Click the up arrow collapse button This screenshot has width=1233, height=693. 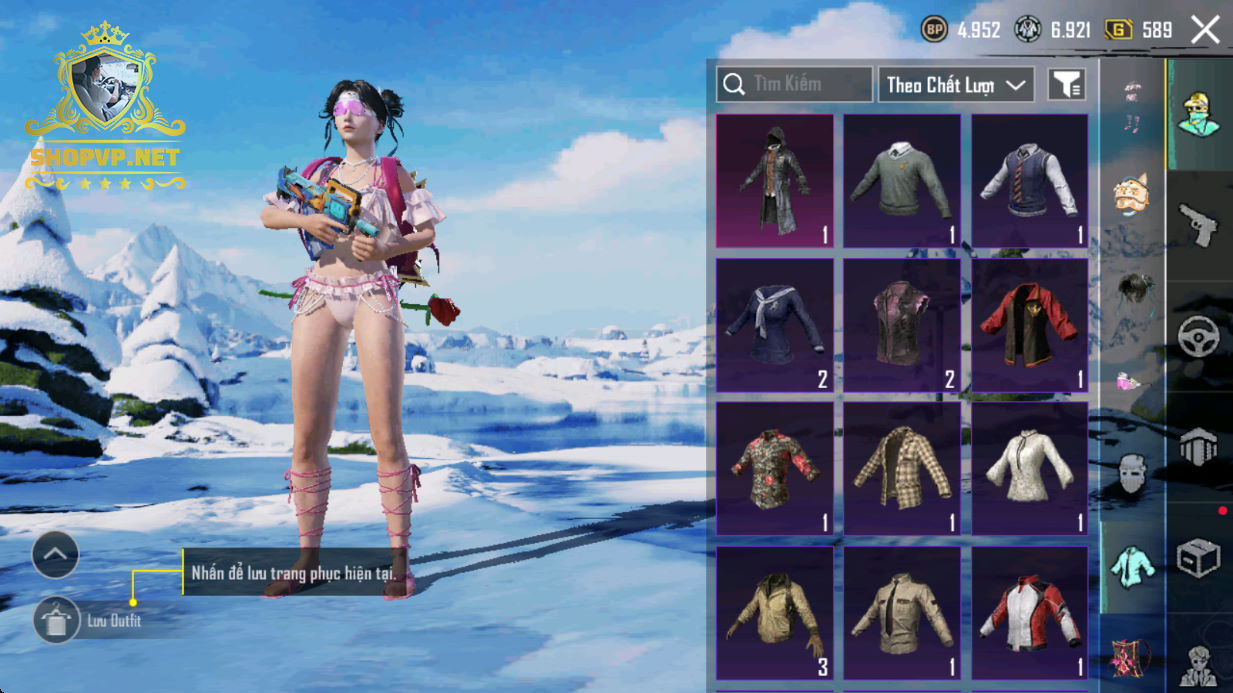[55, 555]
